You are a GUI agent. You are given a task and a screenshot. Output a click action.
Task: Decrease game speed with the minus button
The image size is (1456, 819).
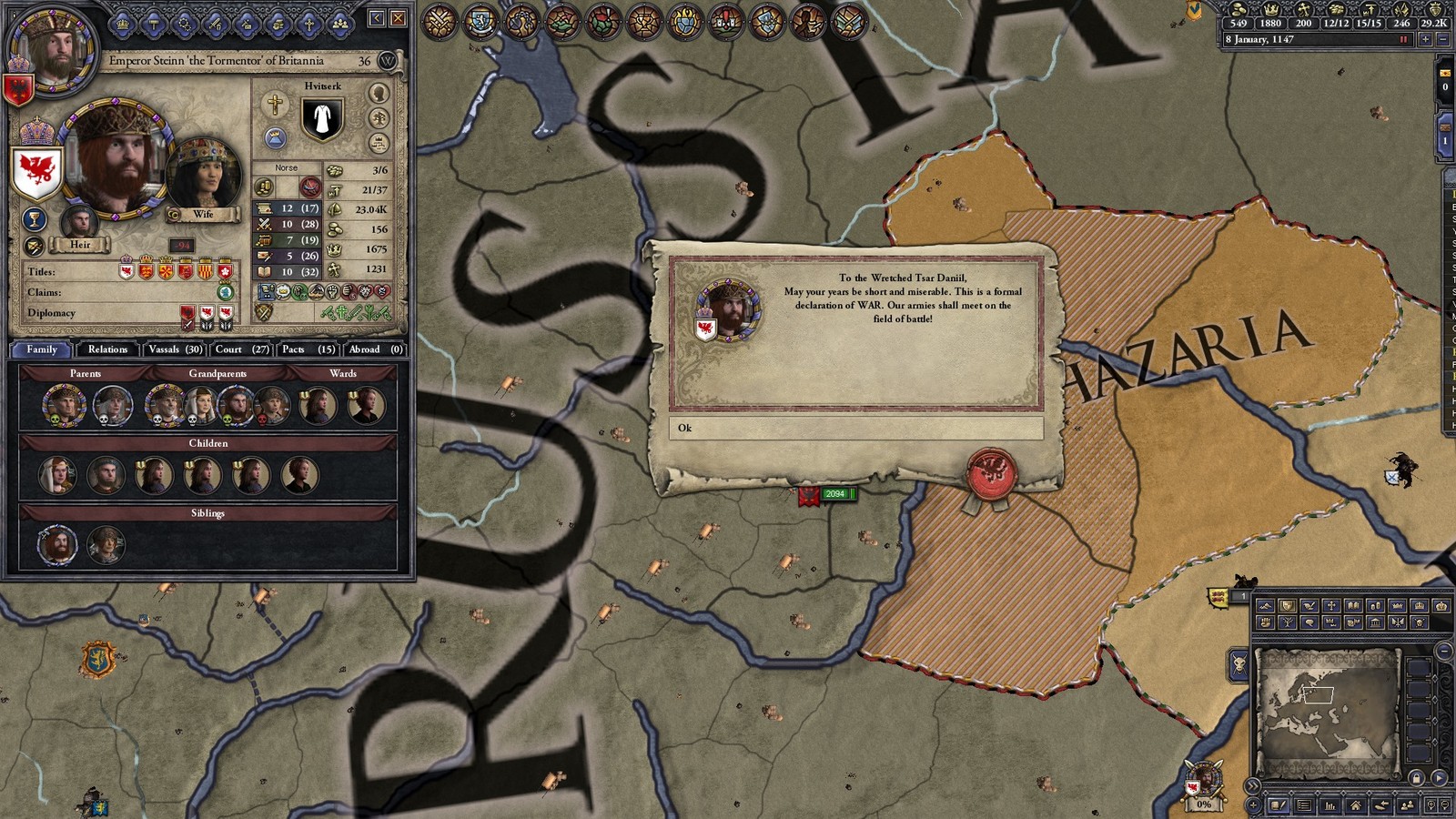pos(1441,40)
